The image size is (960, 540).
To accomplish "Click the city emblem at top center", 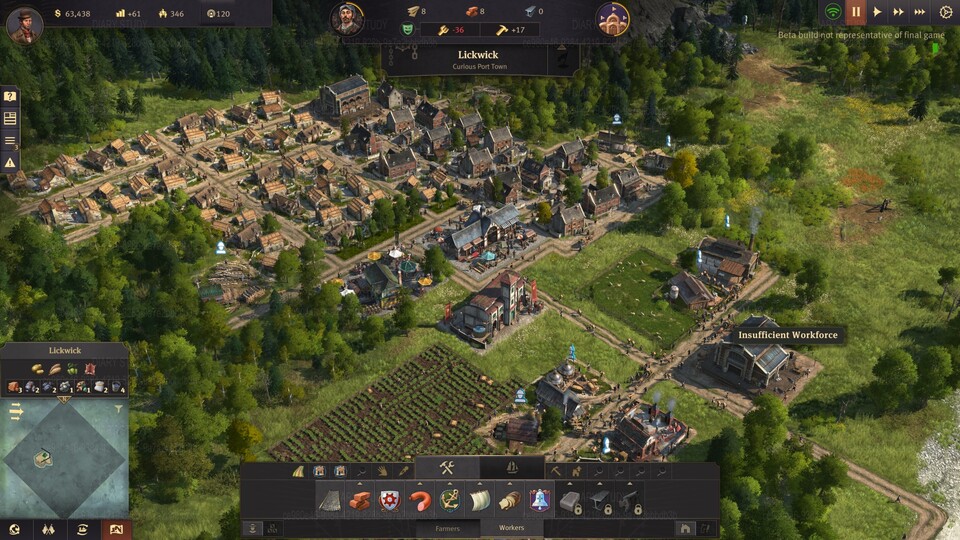I will tap(612, 18).
